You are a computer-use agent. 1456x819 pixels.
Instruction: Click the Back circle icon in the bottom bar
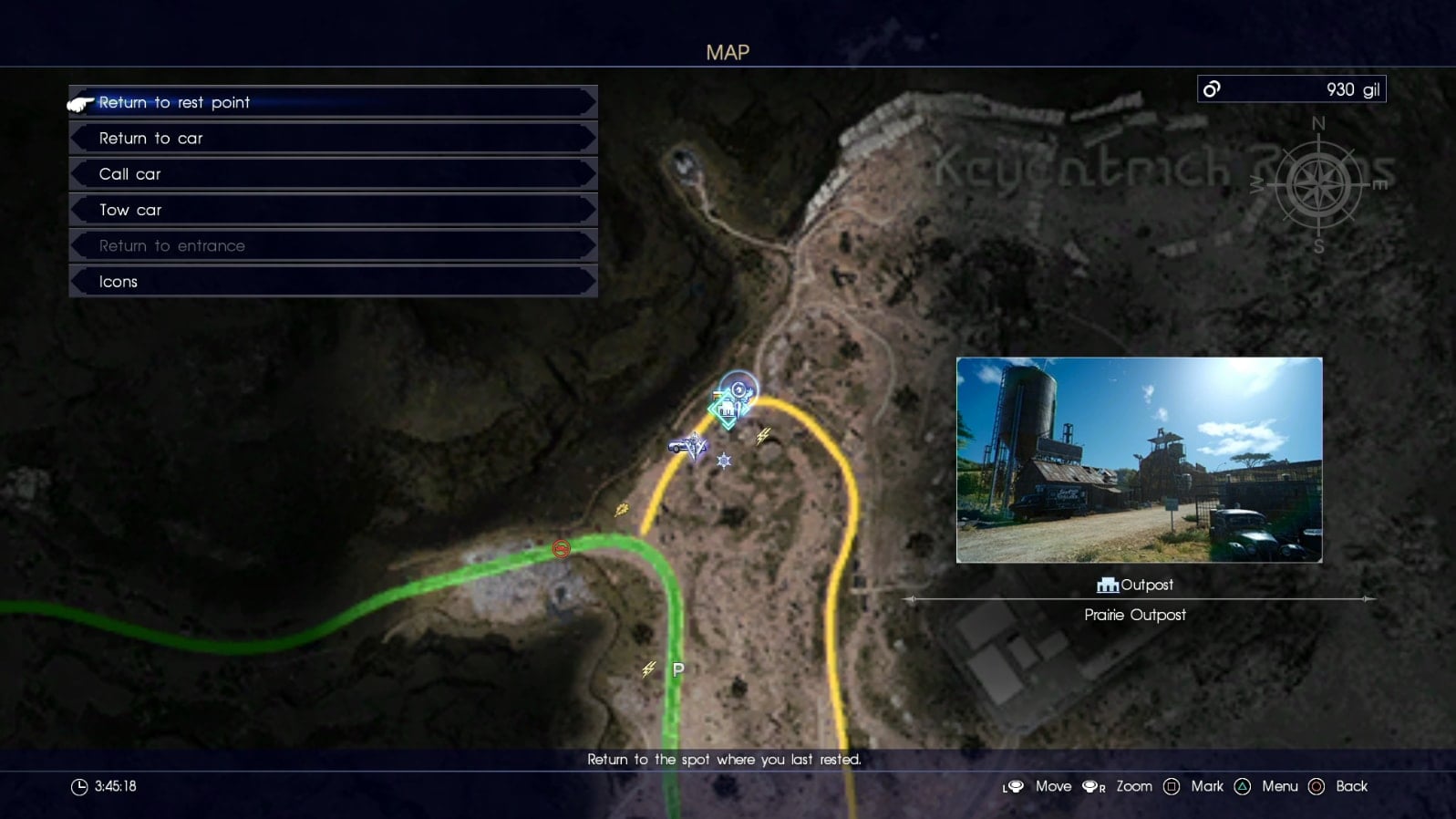click(x=1317, y=785)
